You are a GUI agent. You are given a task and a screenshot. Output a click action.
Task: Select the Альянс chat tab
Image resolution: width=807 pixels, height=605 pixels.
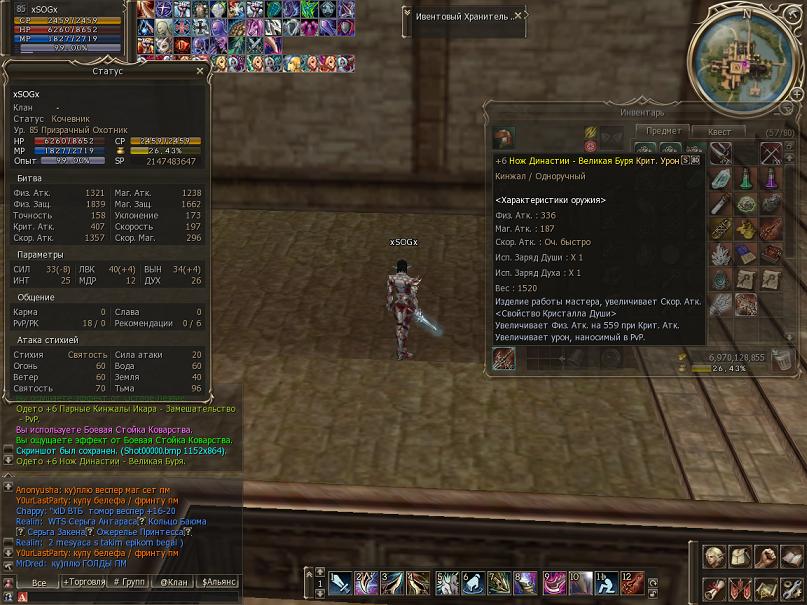click(219, 582)
